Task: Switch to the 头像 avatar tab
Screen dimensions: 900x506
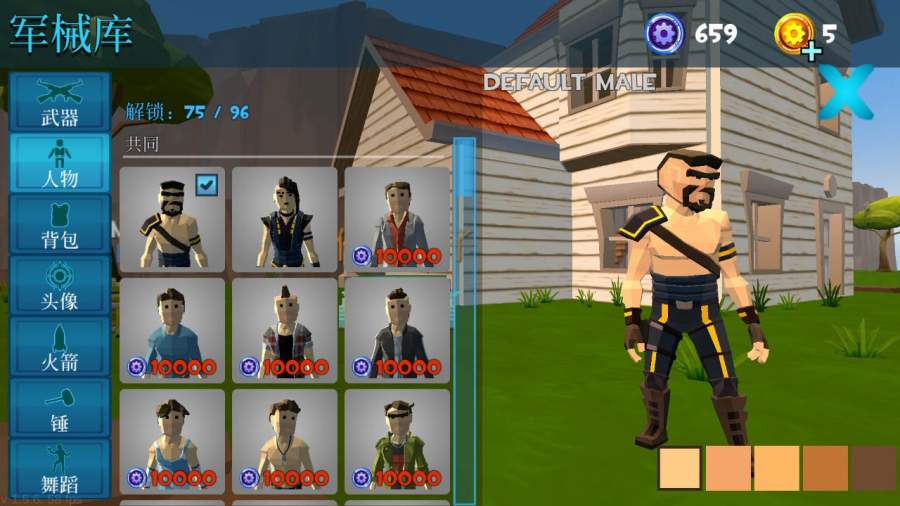Action: coord(59,285)
